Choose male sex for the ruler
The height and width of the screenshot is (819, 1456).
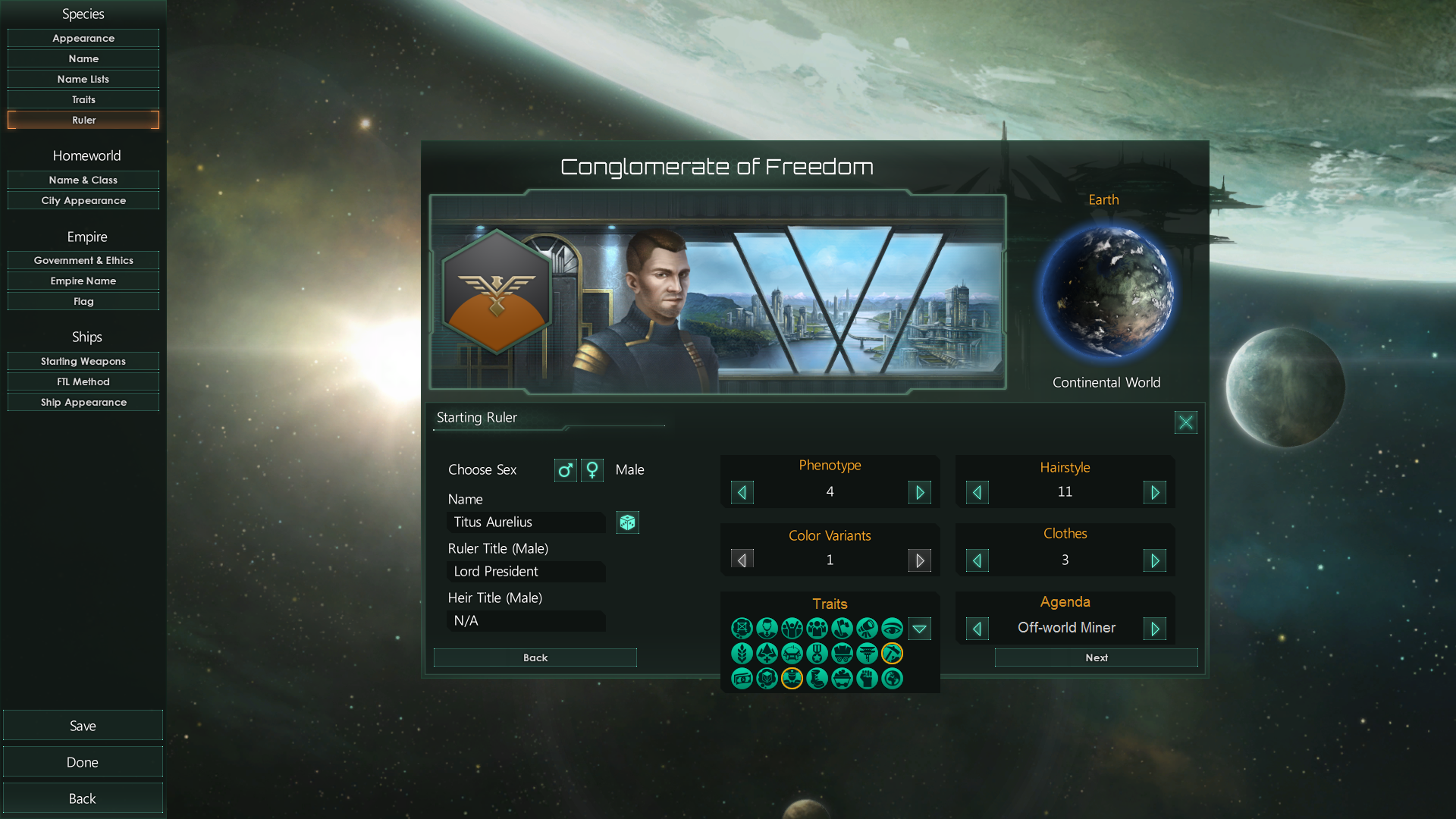click(565, 470)
